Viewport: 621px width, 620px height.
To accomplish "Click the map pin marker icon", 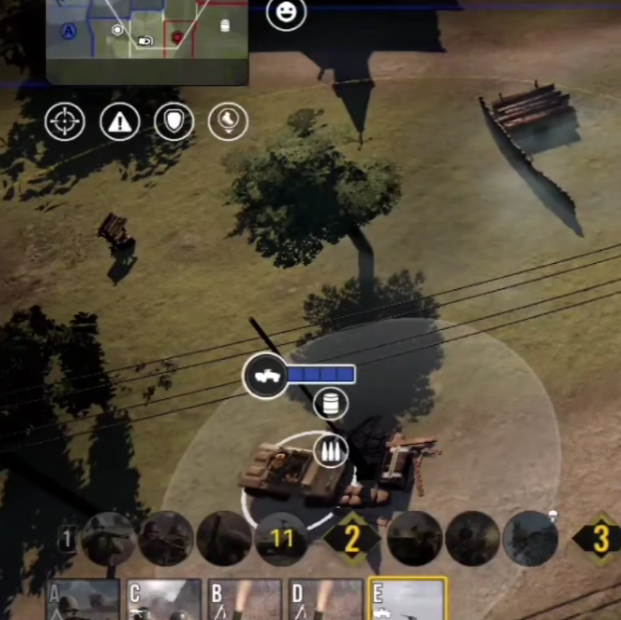I will pyautogui.click(x=228, y=122).
